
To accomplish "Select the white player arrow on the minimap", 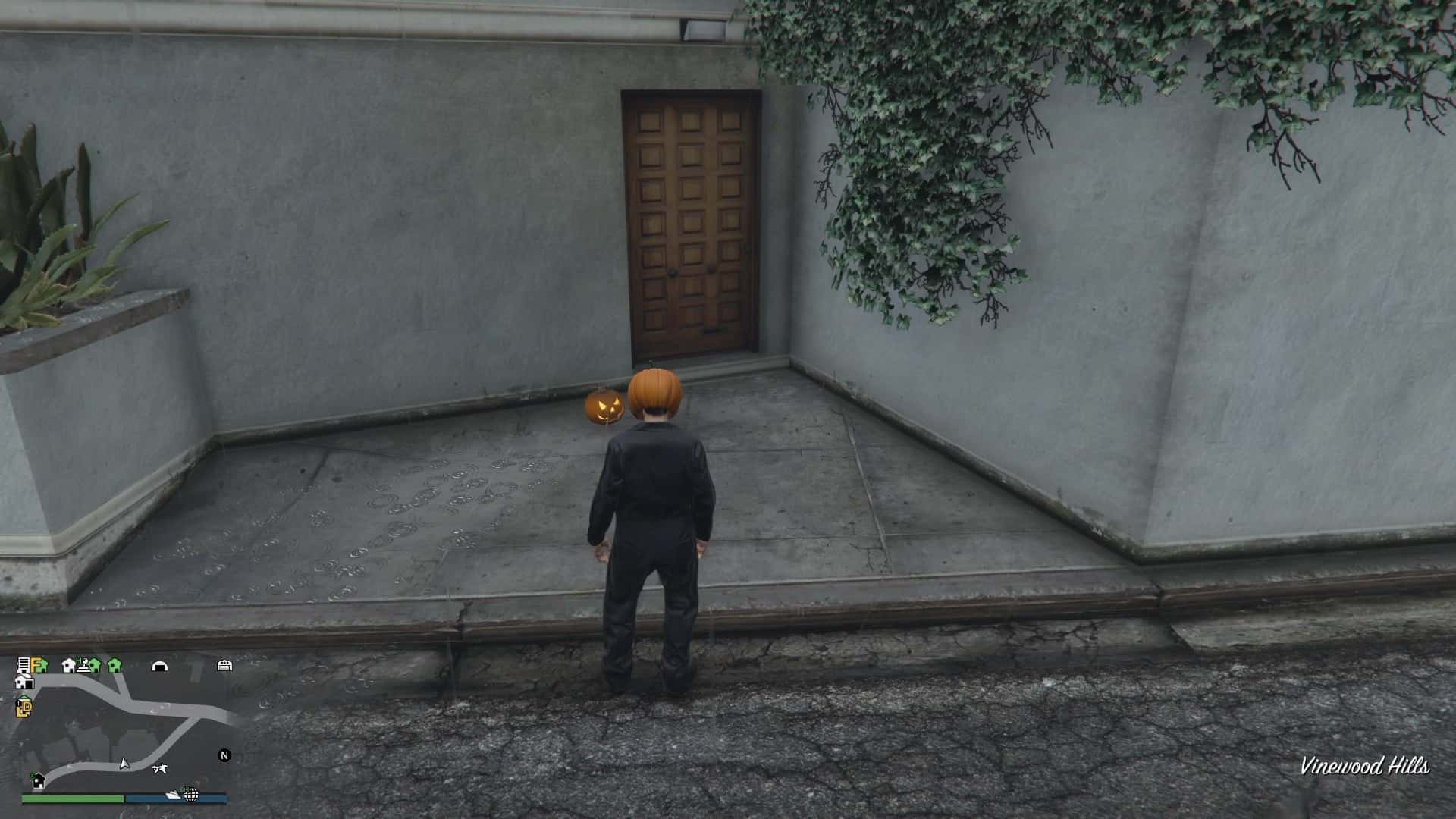I will point(124,764).
